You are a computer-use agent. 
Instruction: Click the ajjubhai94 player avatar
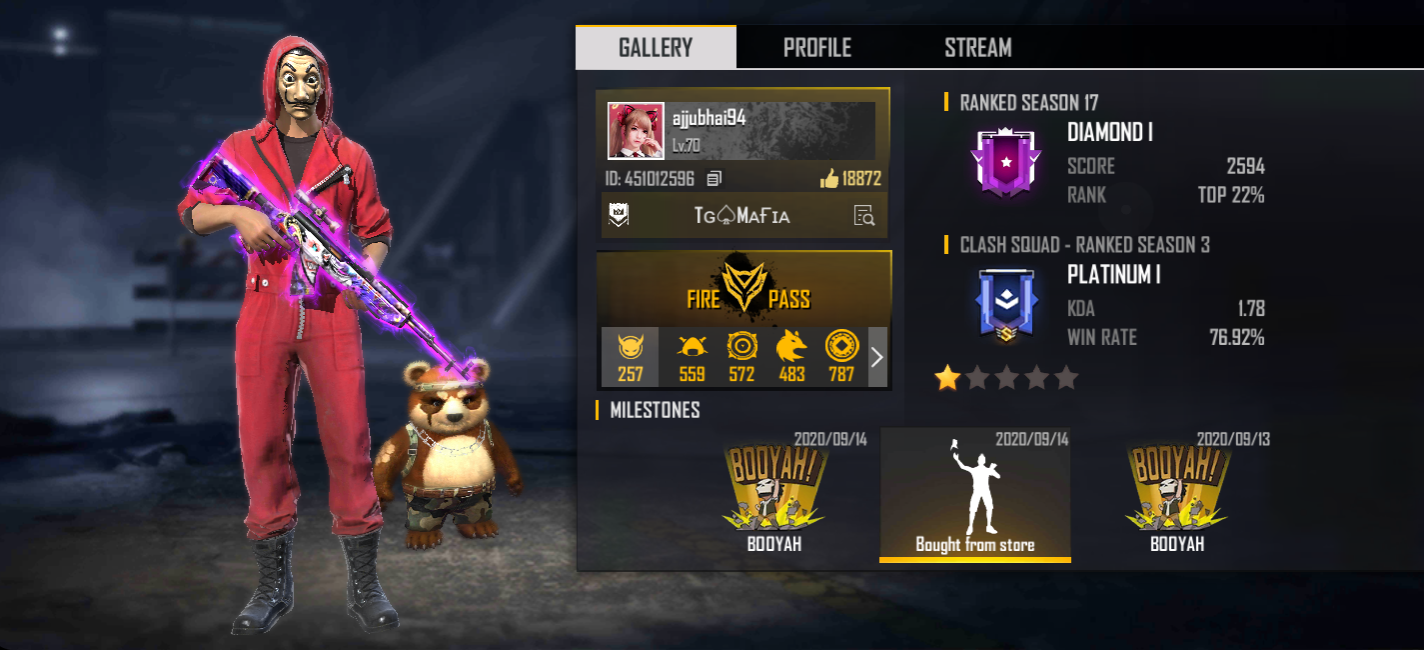[635, 131]
